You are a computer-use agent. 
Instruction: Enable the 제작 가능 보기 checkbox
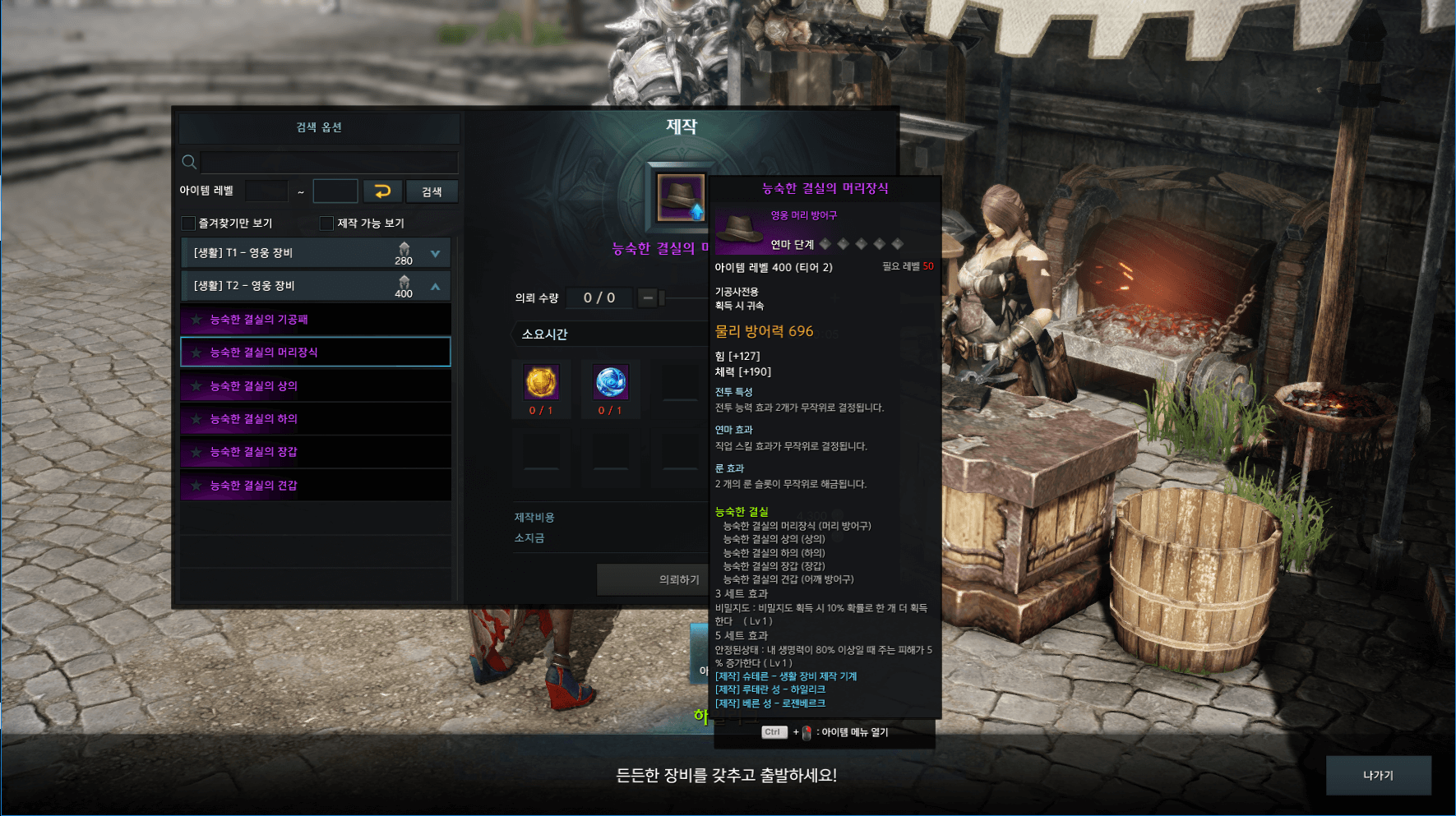point(326,224)
